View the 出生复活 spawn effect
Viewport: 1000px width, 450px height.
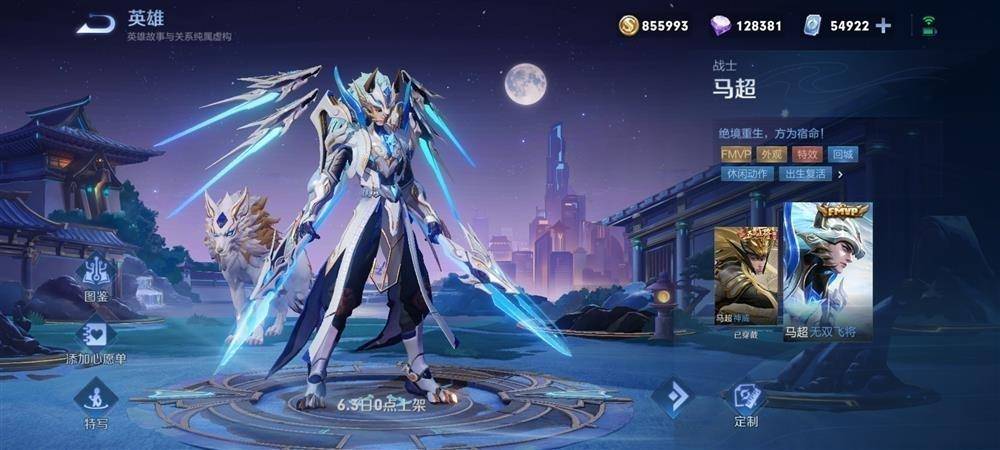805,174
